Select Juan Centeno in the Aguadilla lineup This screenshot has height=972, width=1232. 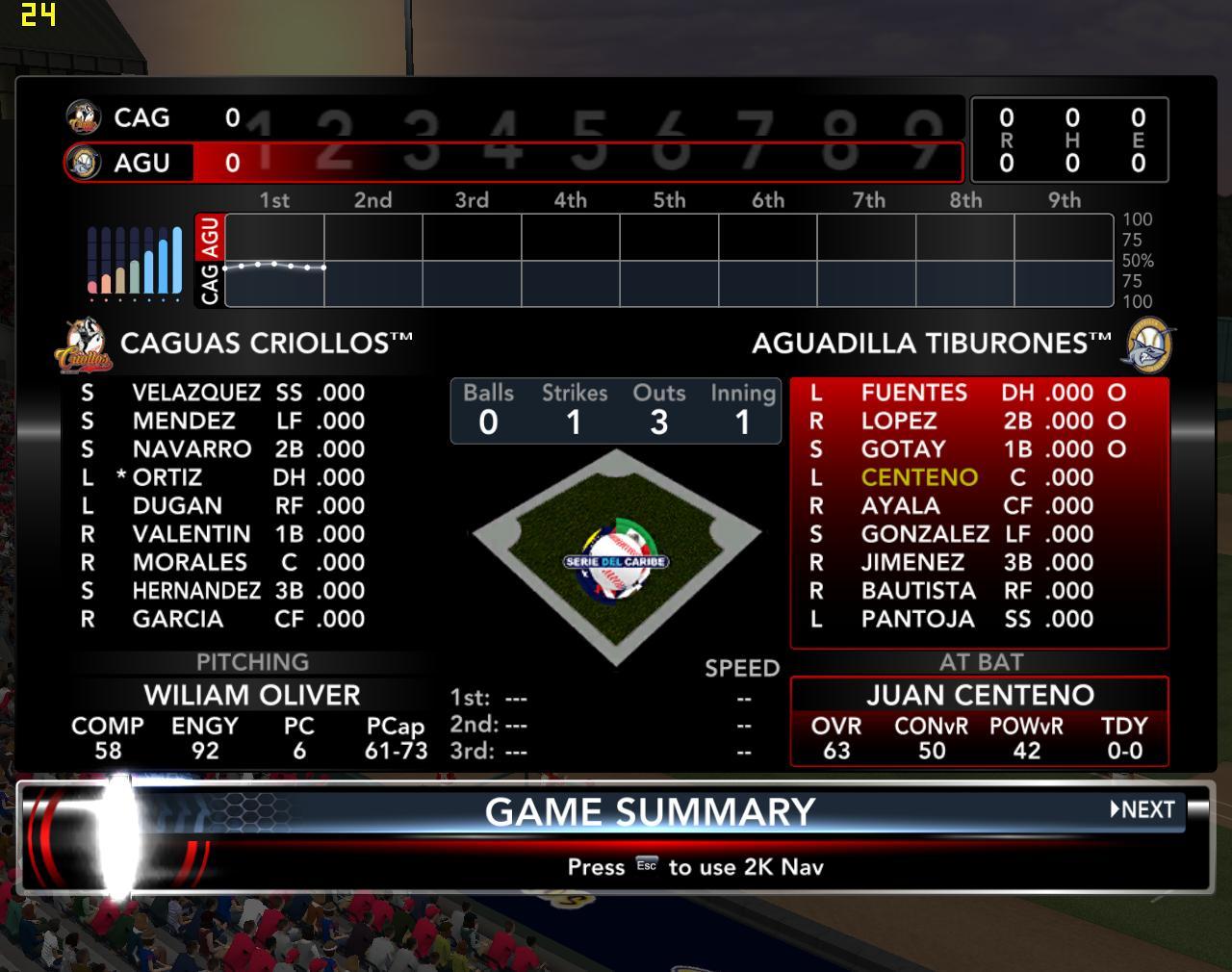919,477
